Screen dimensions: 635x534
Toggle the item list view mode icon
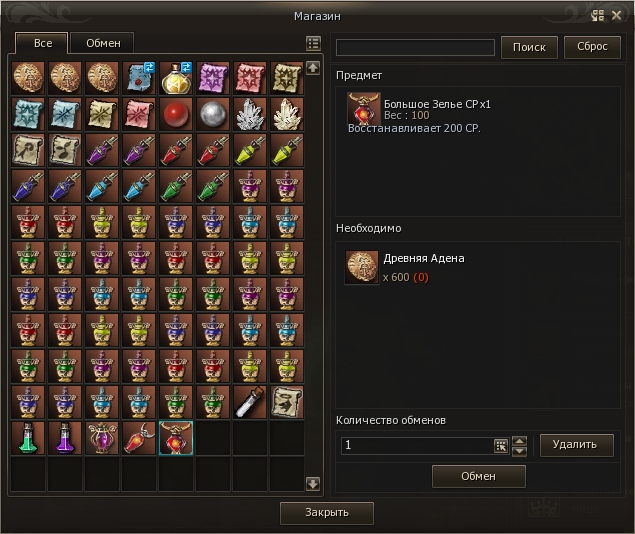tap(313, 44)
